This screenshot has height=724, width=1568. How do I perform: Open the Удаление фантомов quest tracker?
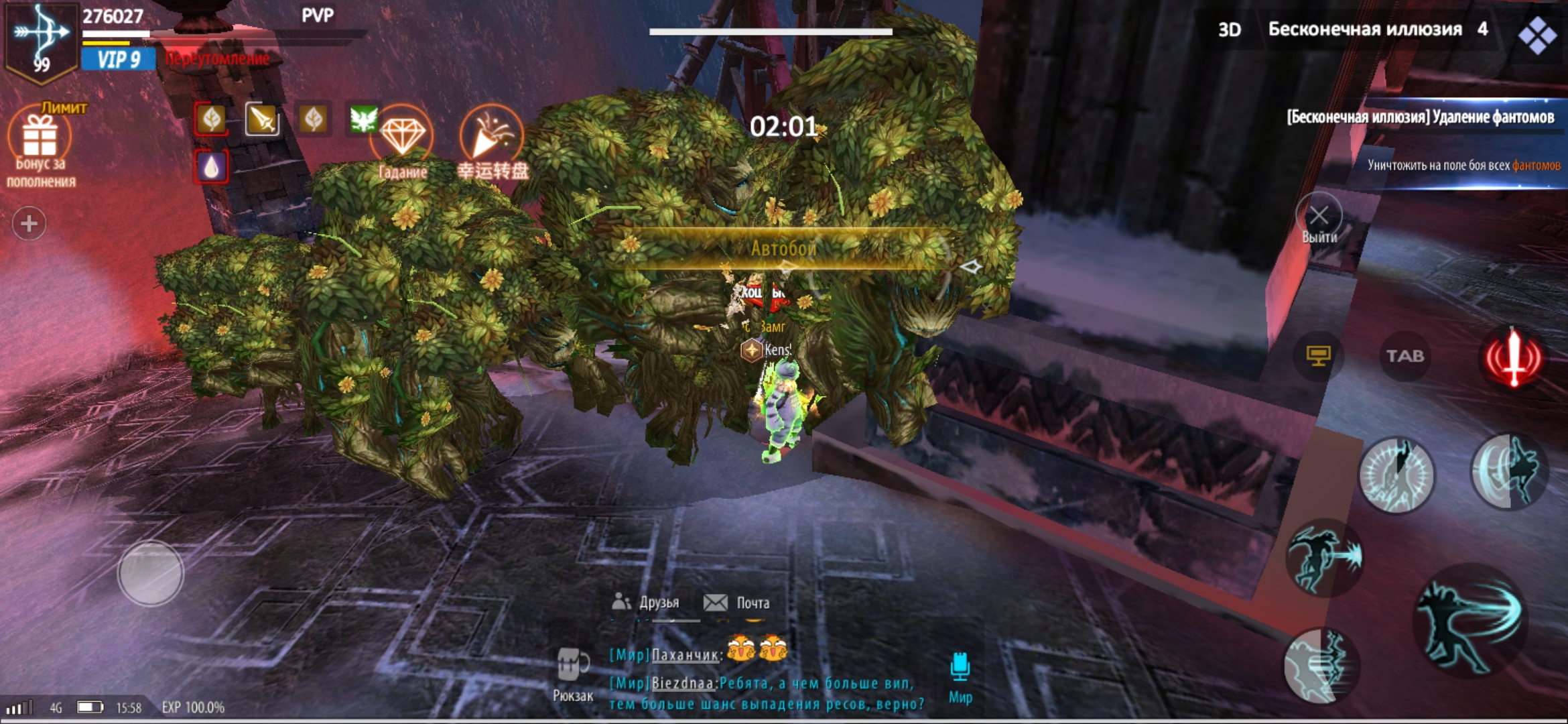click(x=1421, y=118)
